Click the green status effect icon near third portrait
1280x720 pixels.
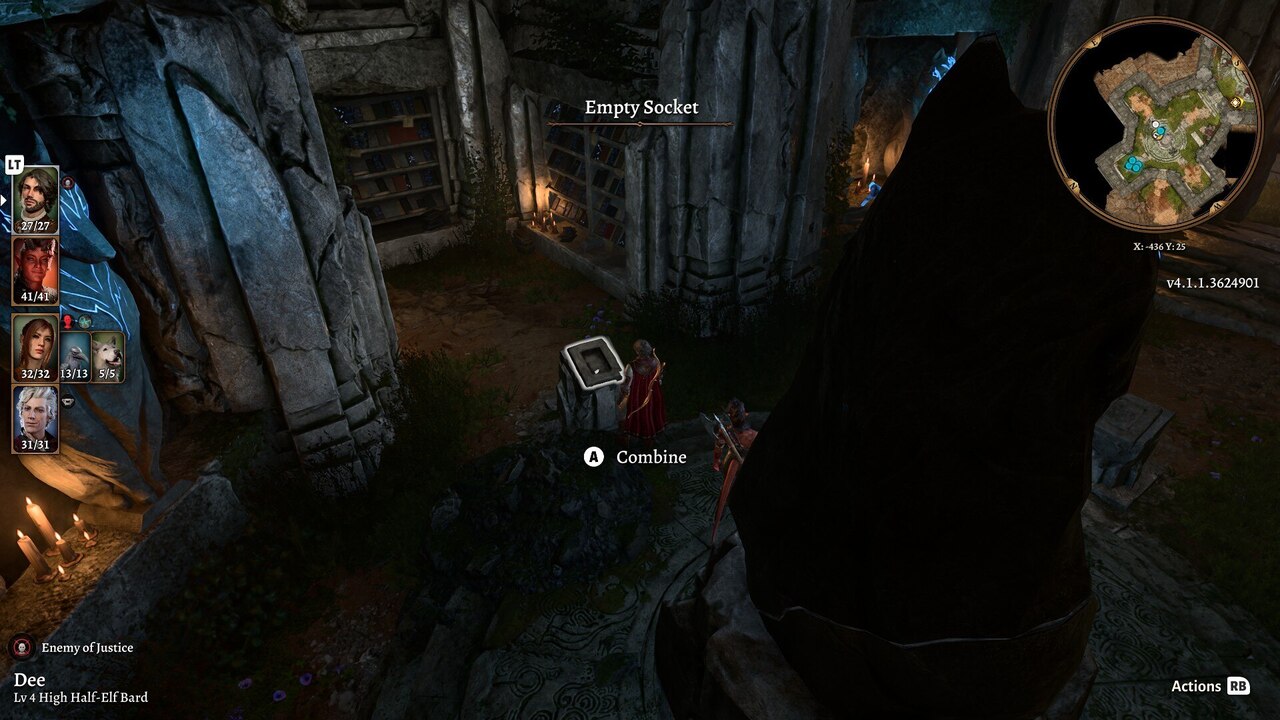[83, 322]
